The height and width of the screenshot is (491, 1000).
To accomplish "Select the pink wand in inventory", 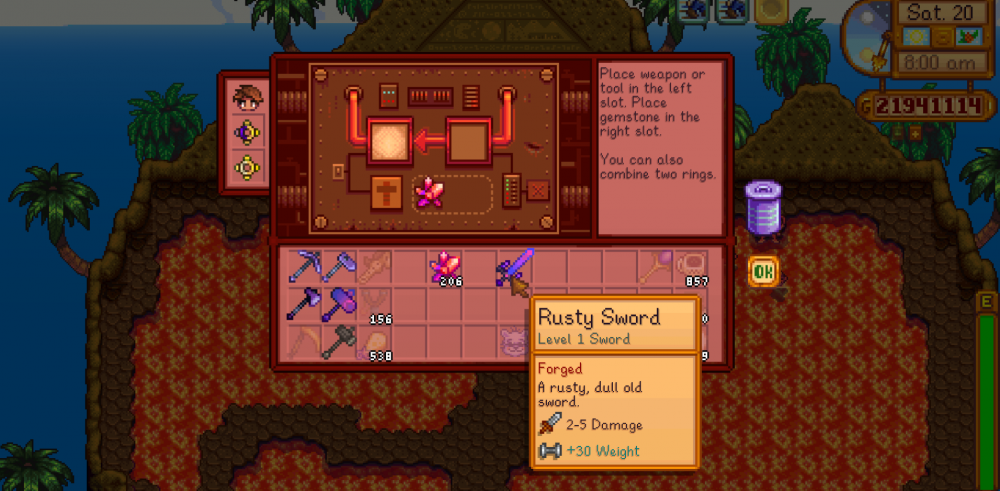I will [x=654, y=267].
